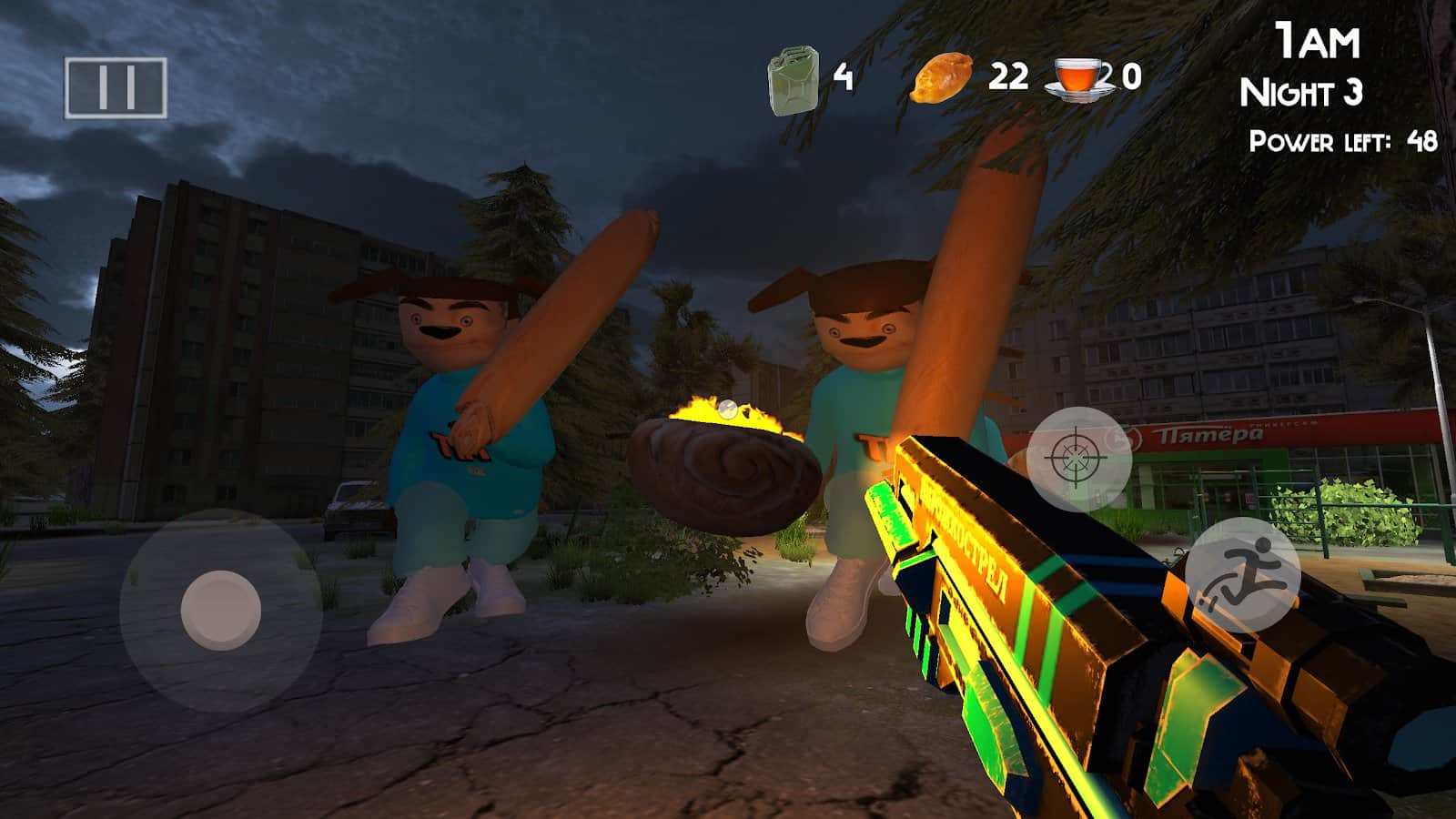Tap the crosshair fire button
The width and height of the screenshot is (1456, 819).
pyautogui.click(x=1079, y=459)
